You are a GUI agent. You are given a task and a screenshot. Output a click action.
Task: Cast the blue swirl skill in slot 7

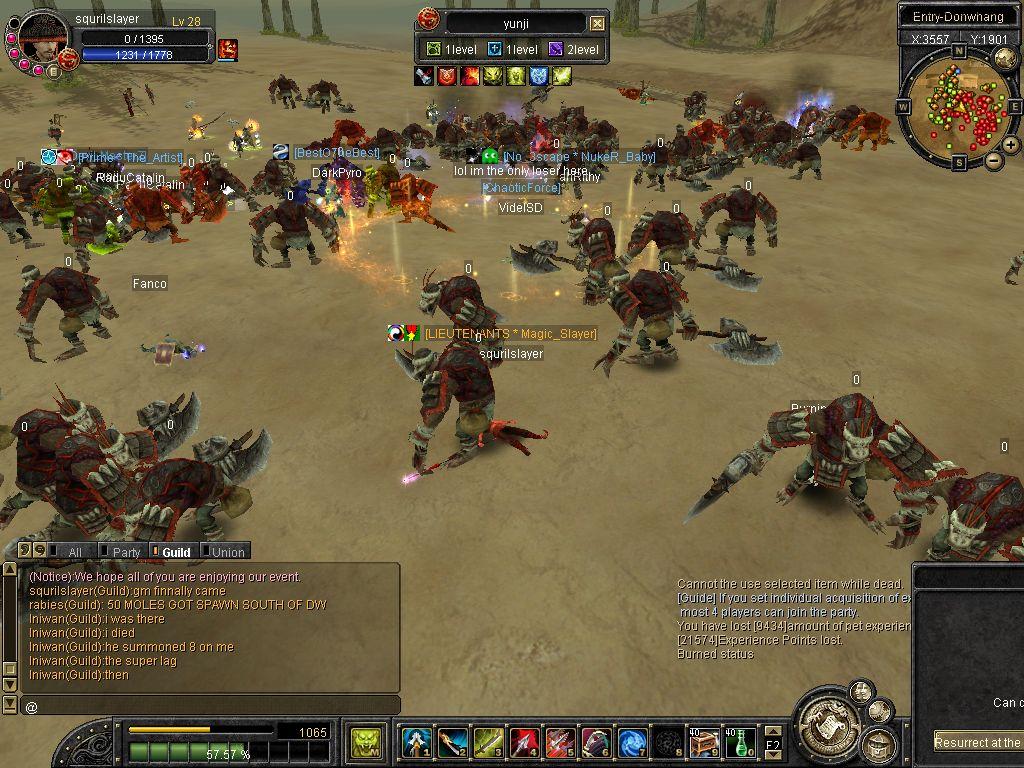632,742
